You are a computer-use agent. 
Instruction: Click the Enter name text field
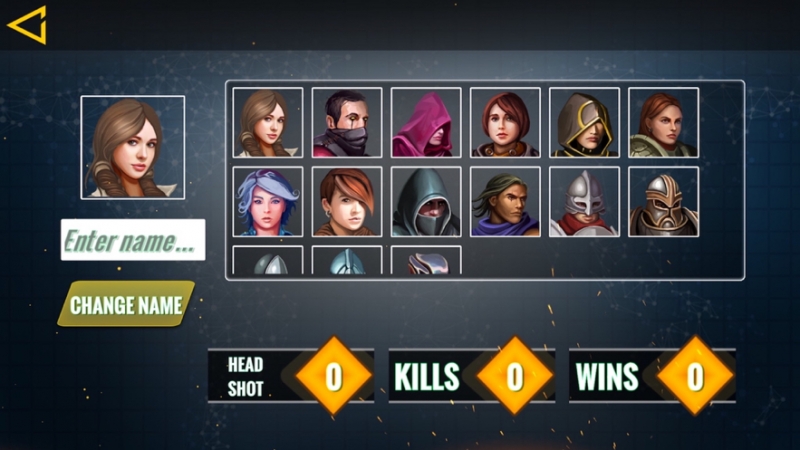133,240
